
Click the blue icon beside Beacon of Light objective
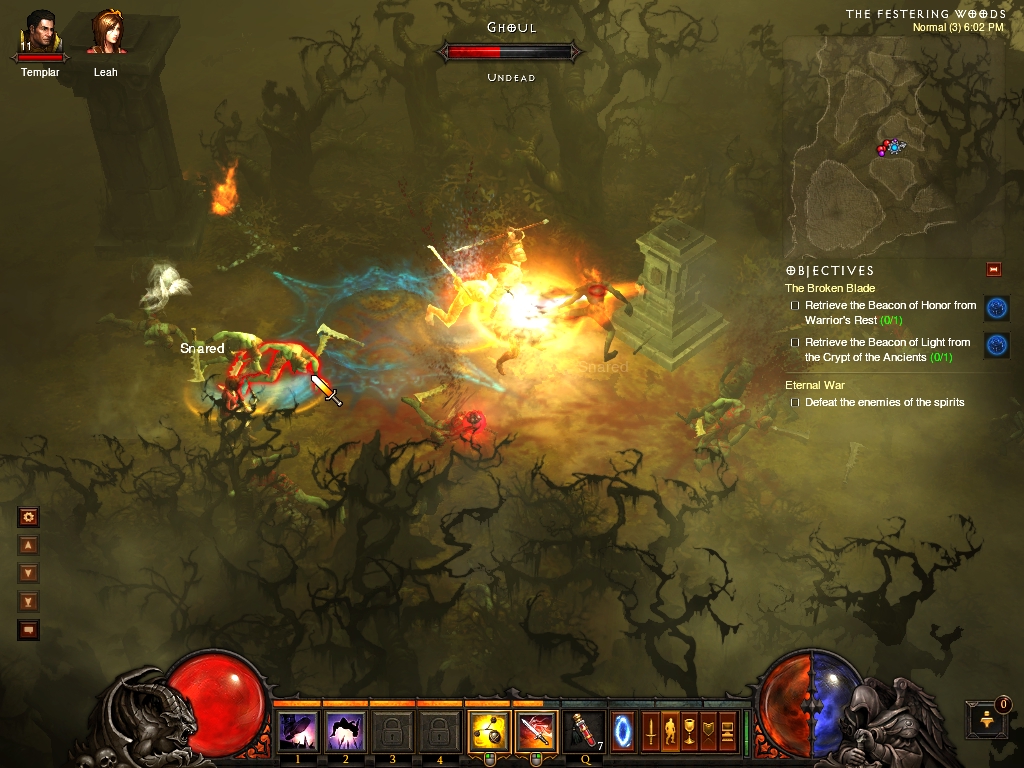996,345
